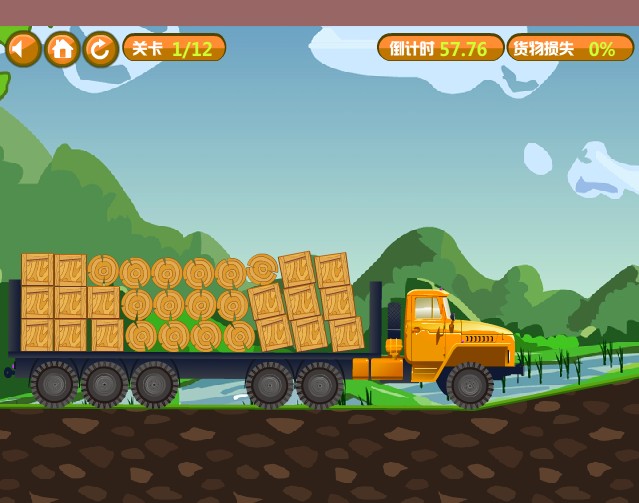Click the orange back arrow button

(x=22, y=48)
